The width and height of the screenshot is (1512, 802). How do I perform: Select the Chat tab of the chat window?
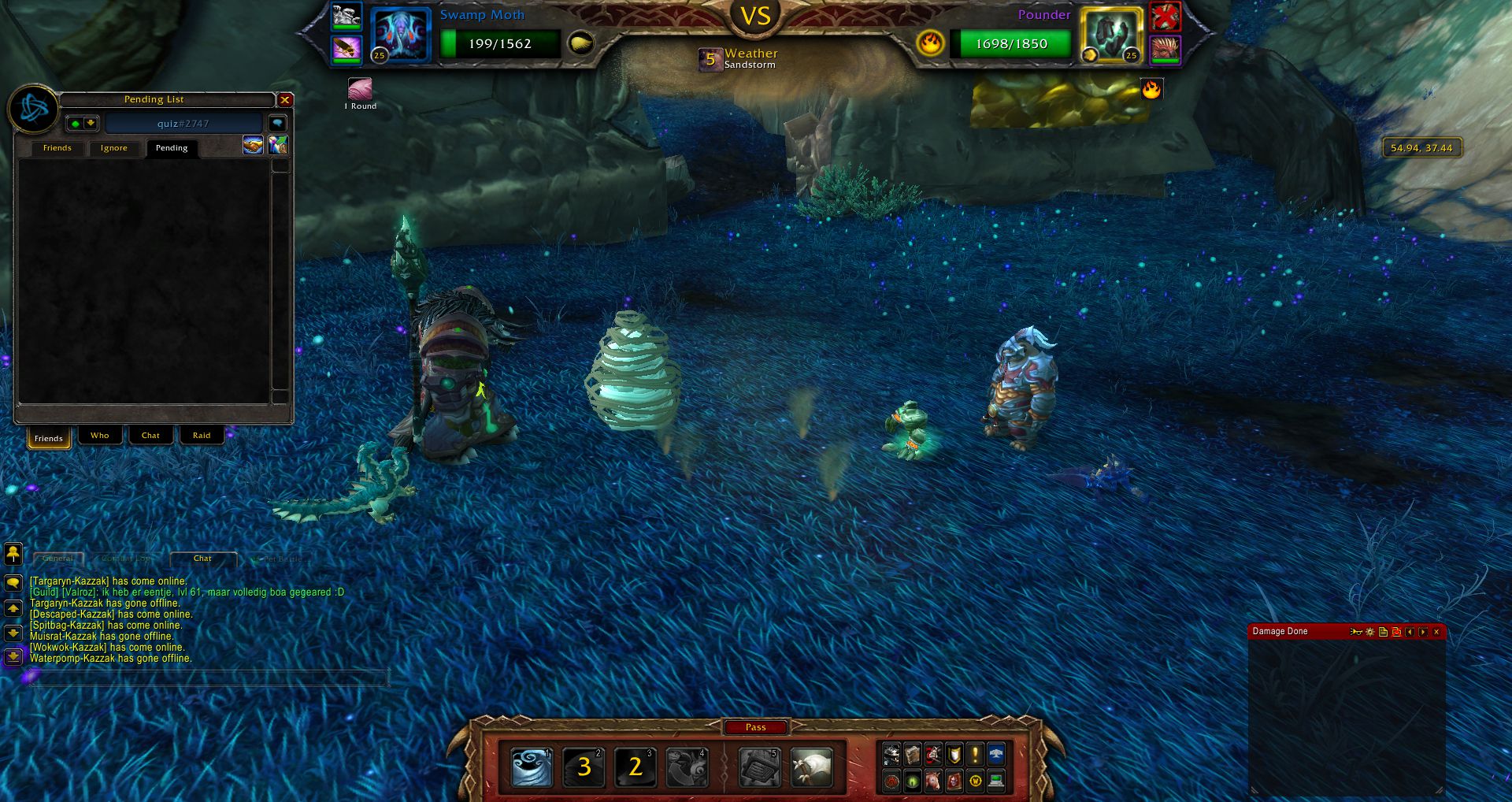click(202, 559)
